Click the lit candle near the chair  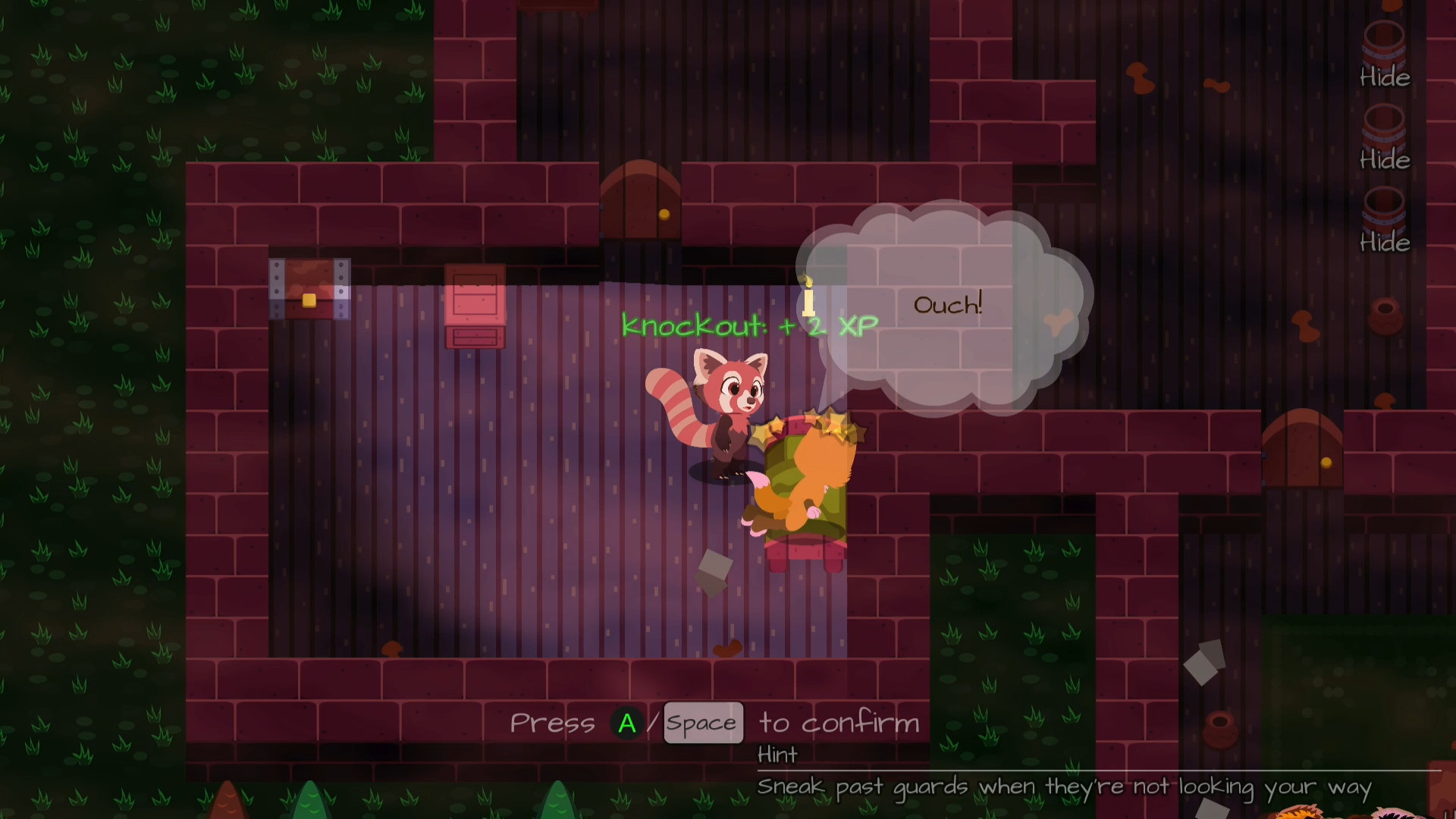[807, 298]
